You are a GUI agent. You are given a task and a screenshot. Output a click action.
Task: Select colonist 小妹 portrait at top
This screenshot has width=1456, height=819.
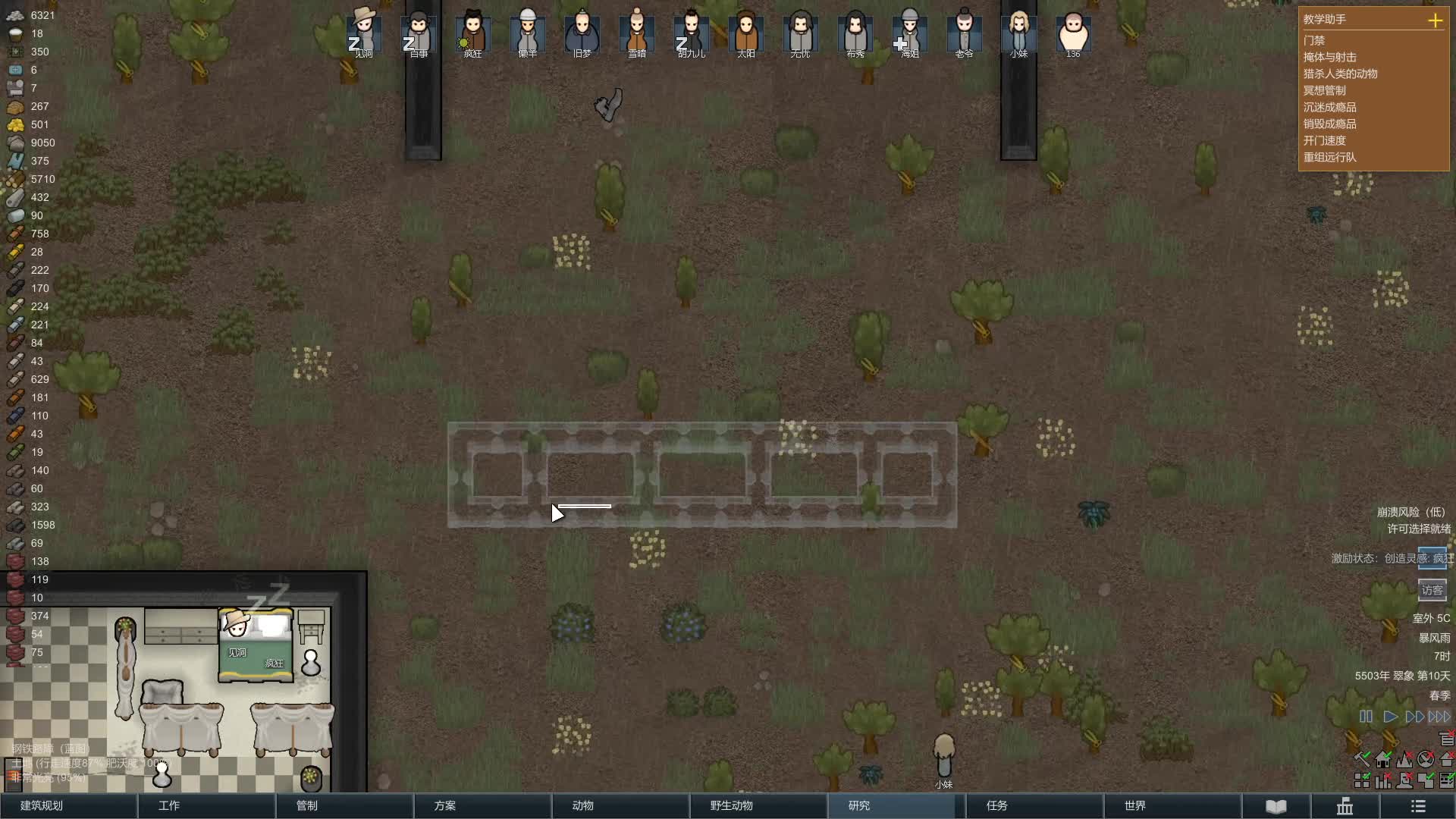click(1018, 33)
